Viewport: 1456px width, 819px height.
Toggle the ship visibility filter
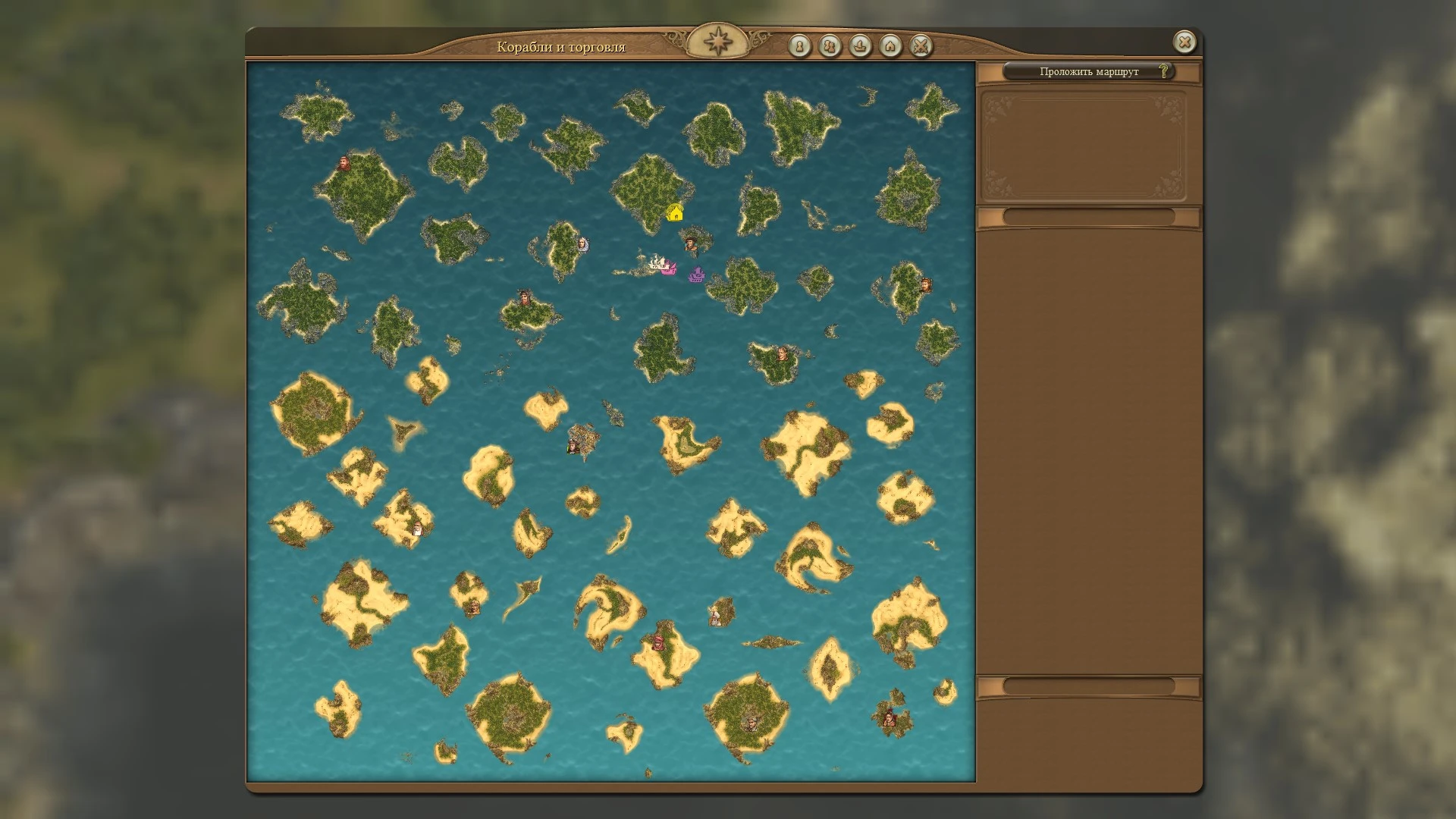tap(858, 47)
